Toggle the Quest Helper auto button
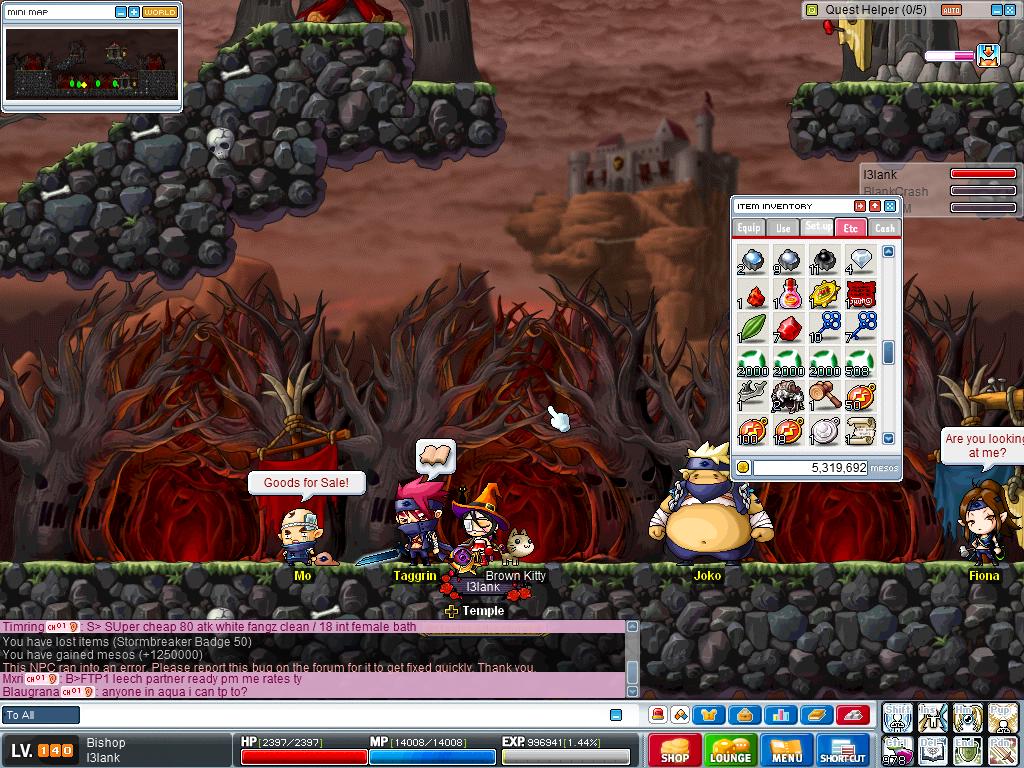This screenshot has width=1024, height=768. click(x=951, y=10)
